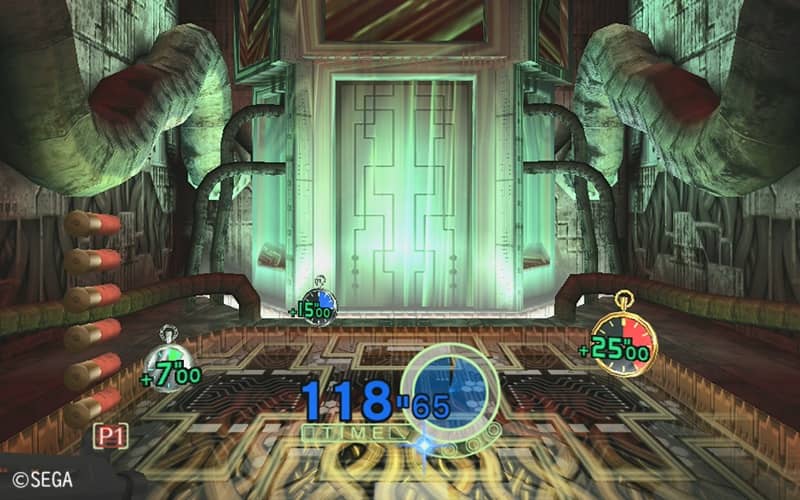Hit the blue +15"00 time bonus stopwatch
800x500 pixels.
tap(320, 303)
